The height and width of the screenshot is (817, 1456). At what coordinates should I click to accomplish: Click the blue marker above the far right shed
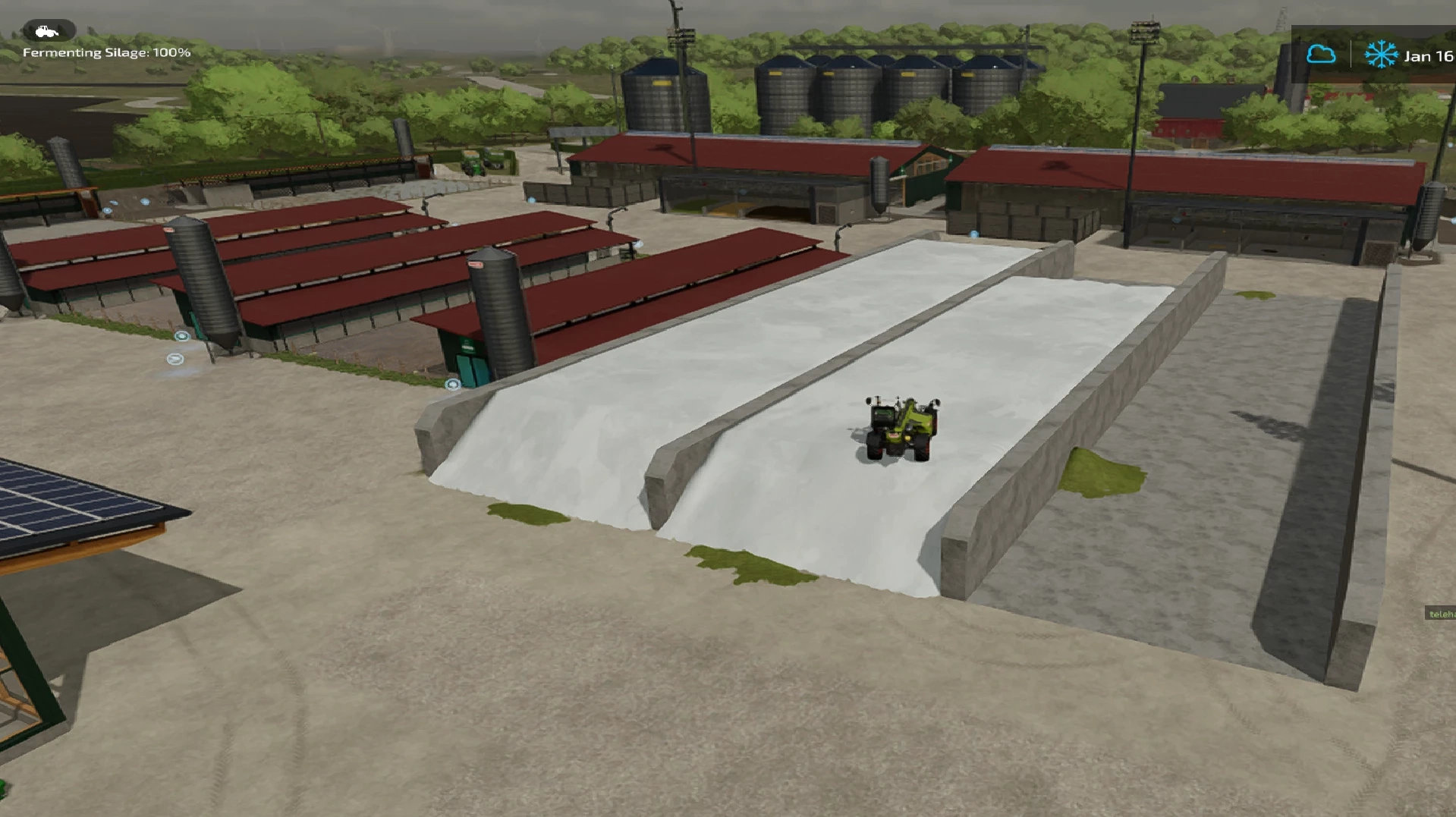pos(1176,220)
